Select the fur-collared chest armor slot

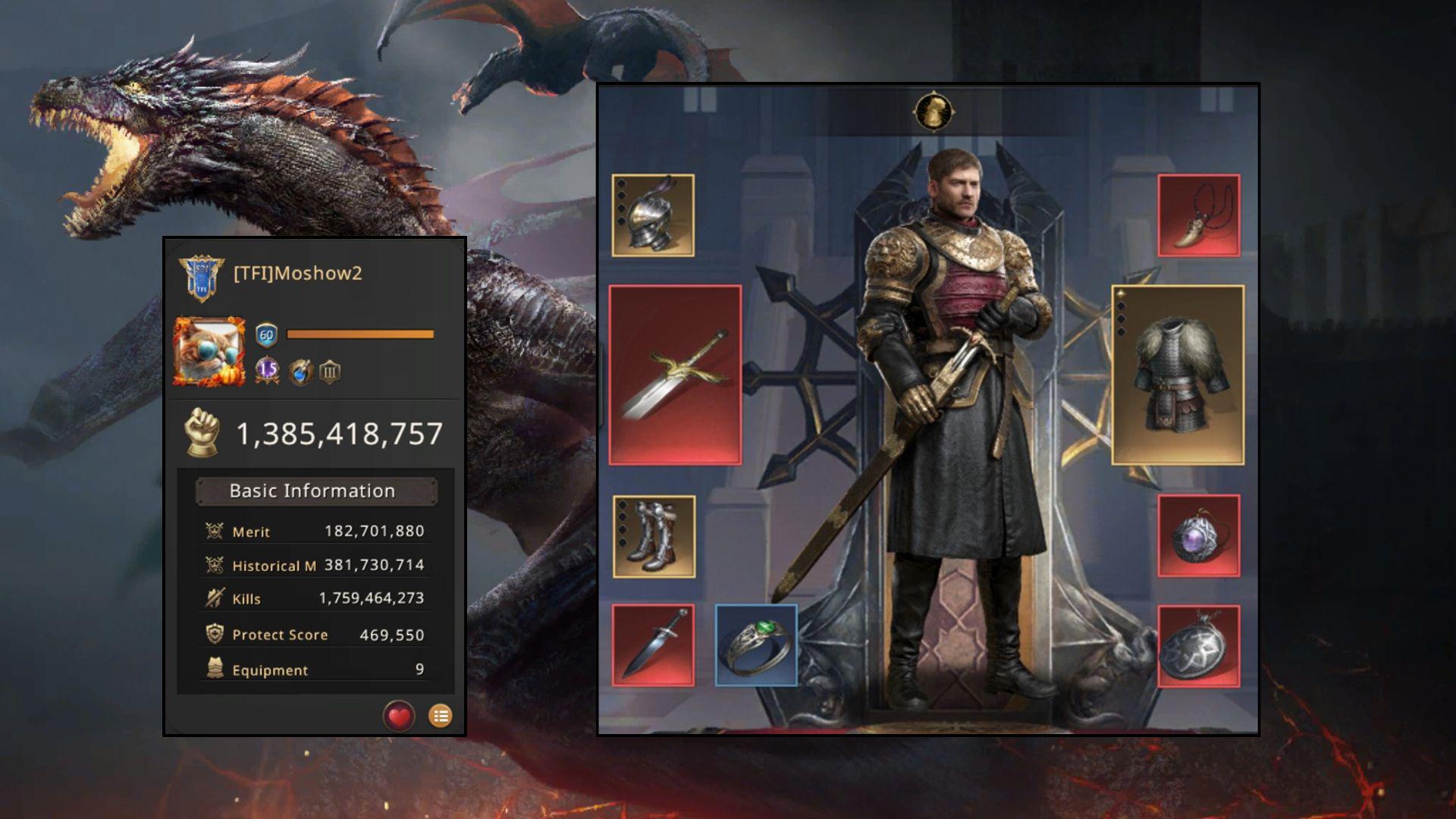click(1178, 375)
